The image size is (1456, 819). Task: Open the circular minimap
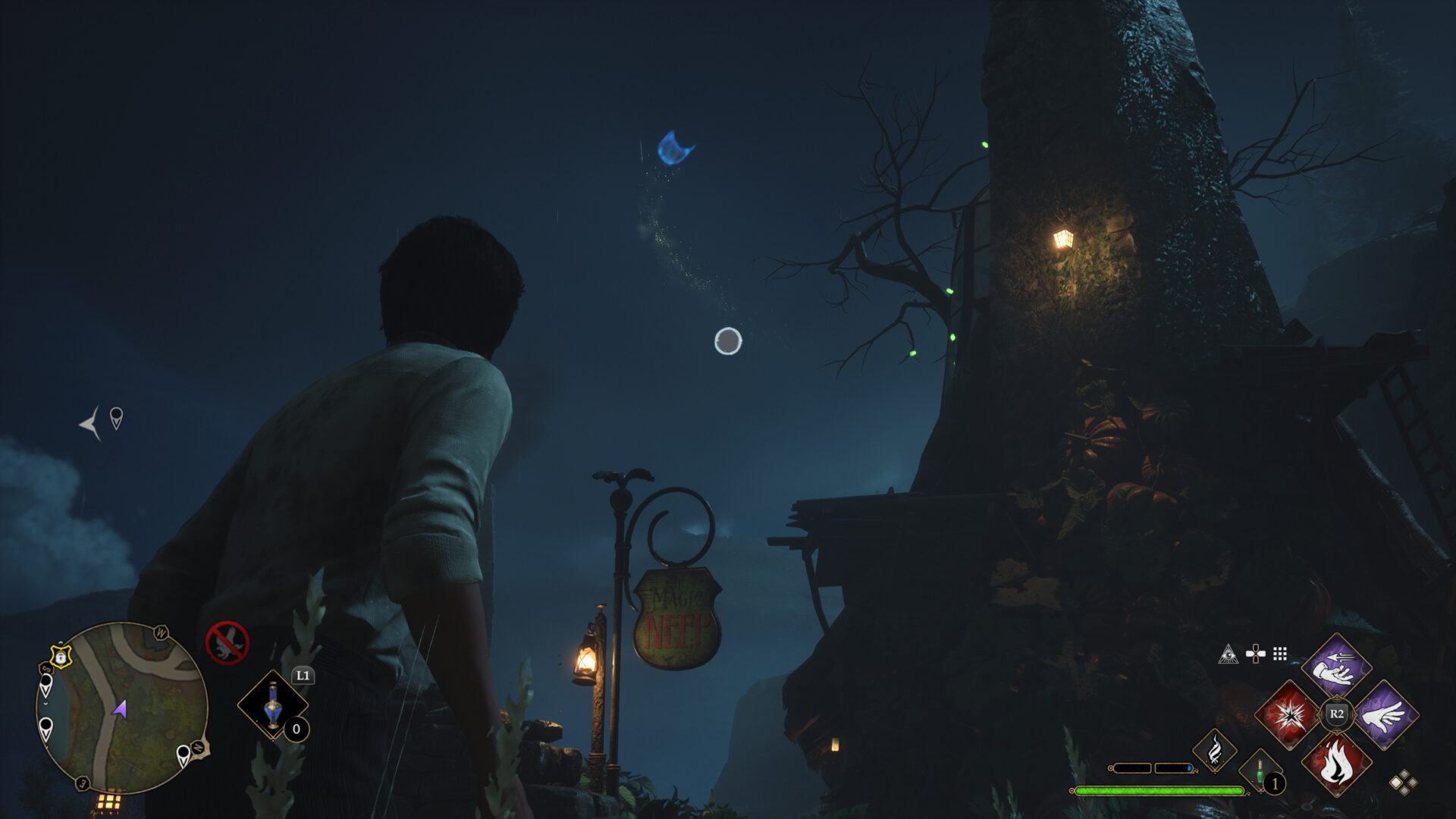point(121,708)
